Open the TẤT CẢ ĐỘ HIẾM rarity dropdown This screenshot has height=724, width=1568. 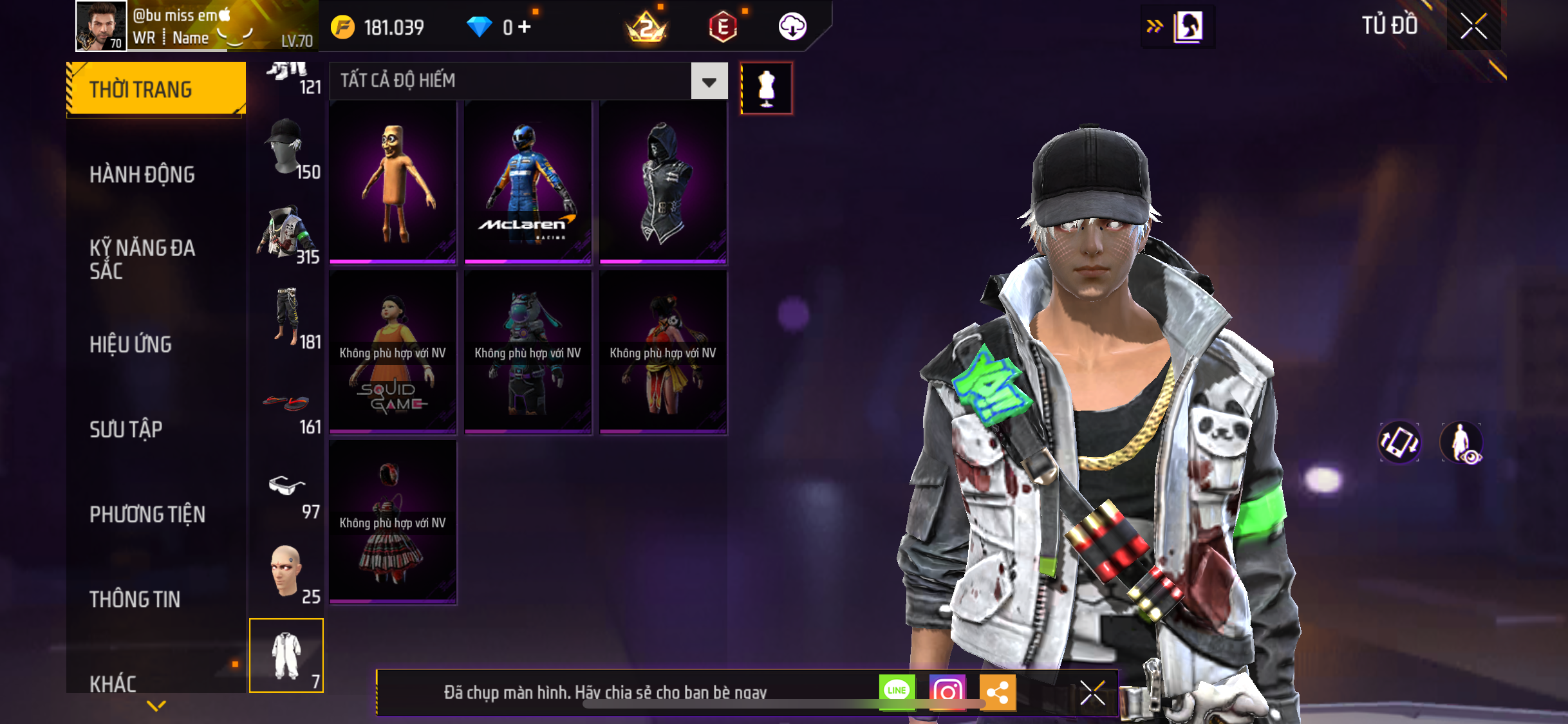709,81
